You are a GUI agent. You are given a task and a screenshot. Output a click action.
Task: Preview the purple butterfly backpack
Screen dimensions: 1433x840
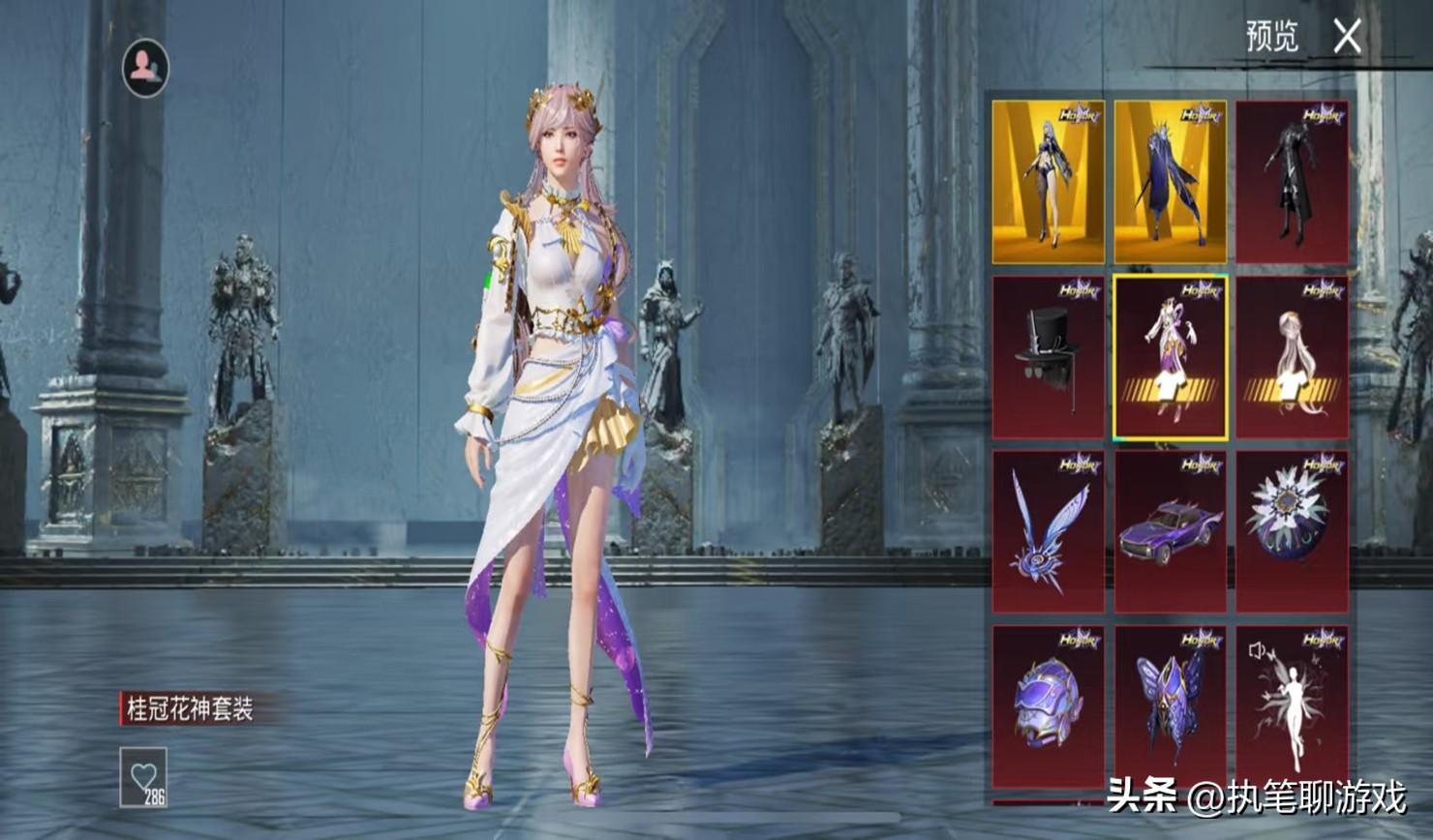1170,705
